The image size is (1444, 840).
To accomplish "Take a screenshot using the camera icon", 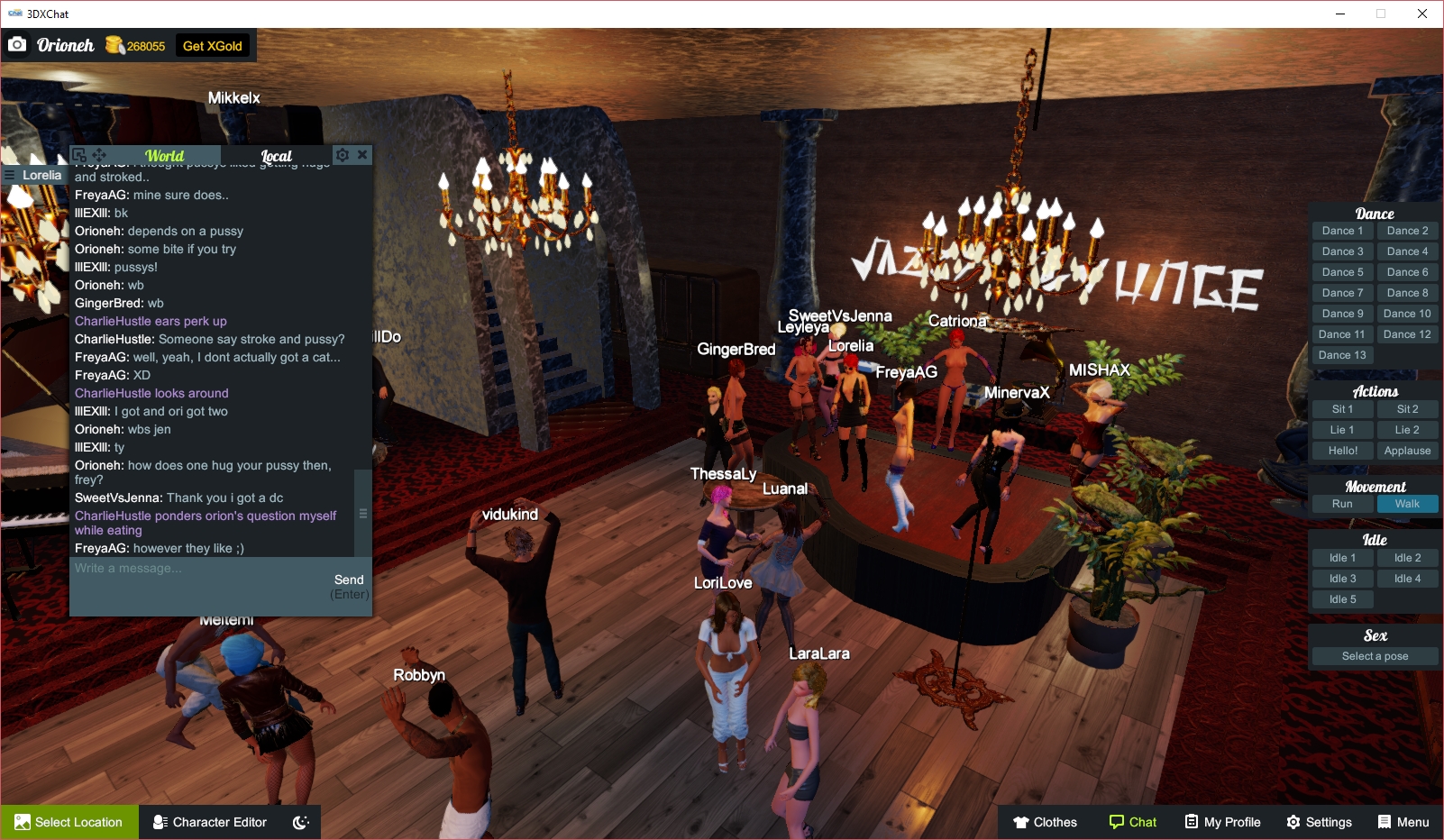I will tap(18, 43).
